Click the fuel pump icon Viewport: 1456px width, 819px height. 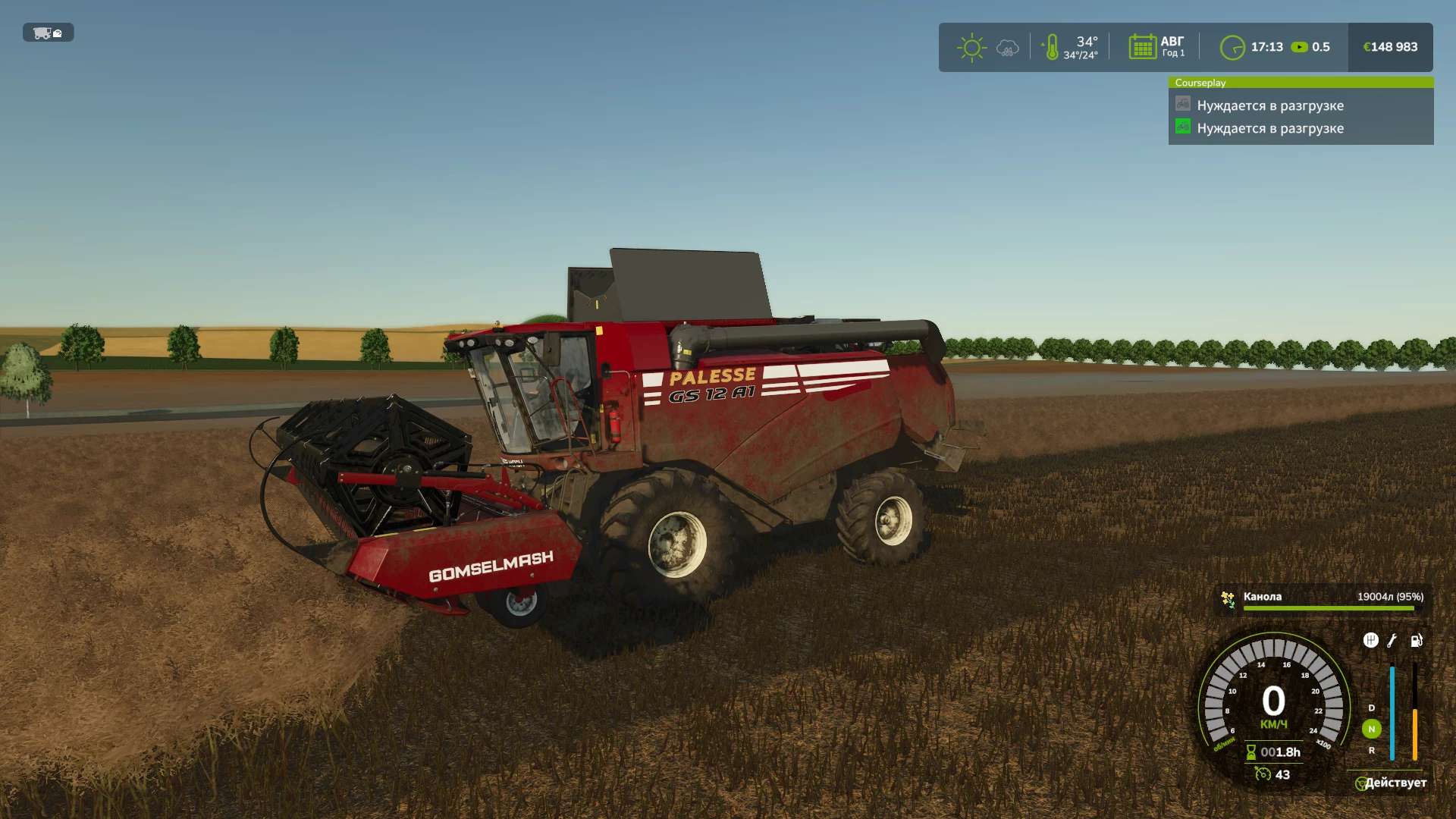point(1416,641)
